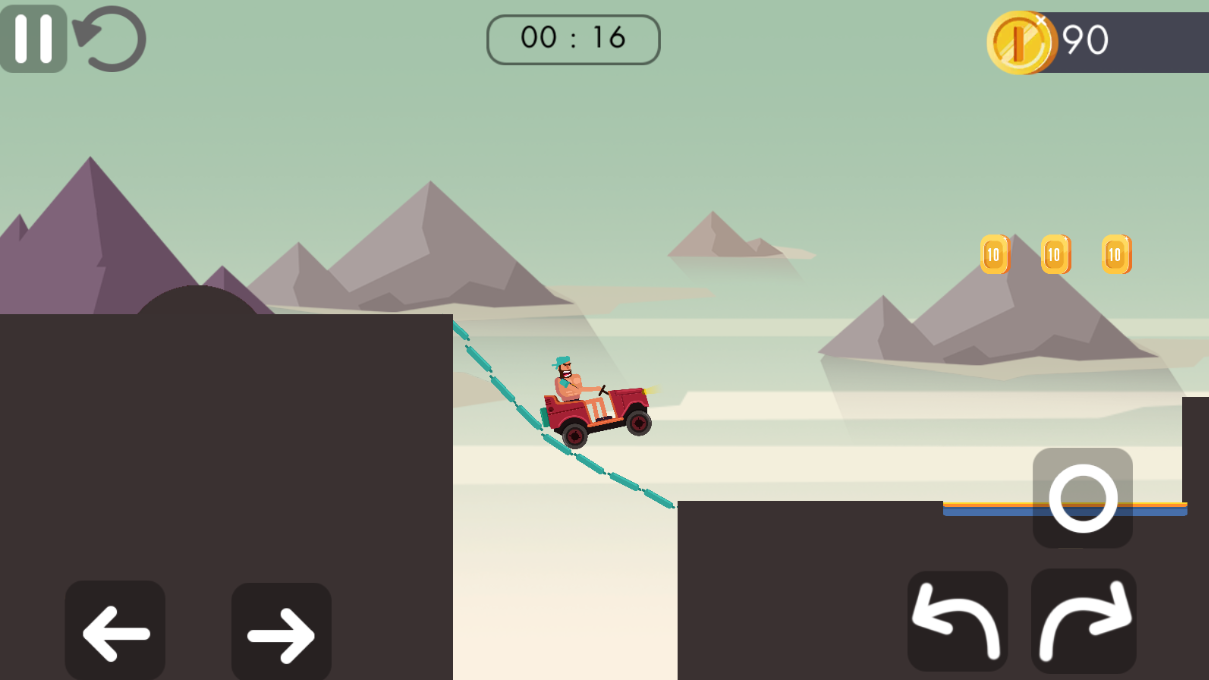Screen dimensions: 1209x680
Task: Tap the left arrow drive button
Action: 115,632
